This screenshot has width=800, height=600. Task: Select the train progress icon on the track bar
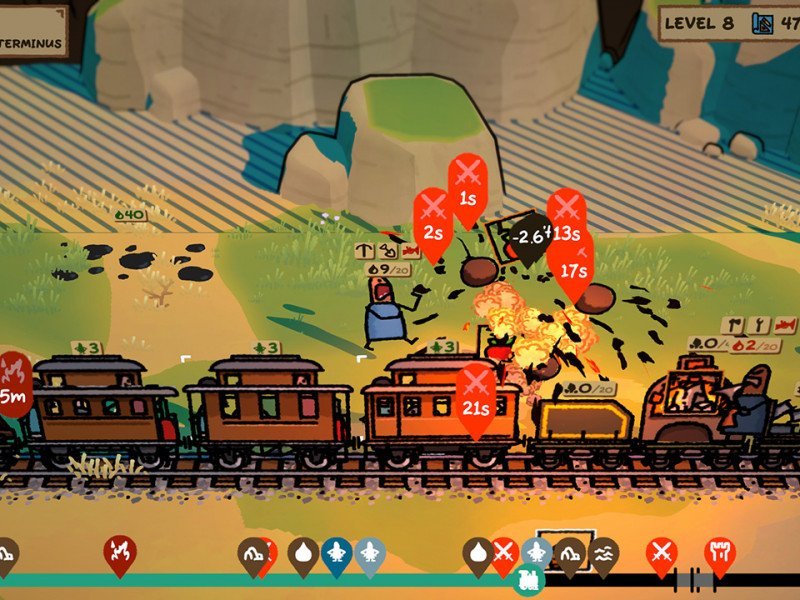pos(527,579)
